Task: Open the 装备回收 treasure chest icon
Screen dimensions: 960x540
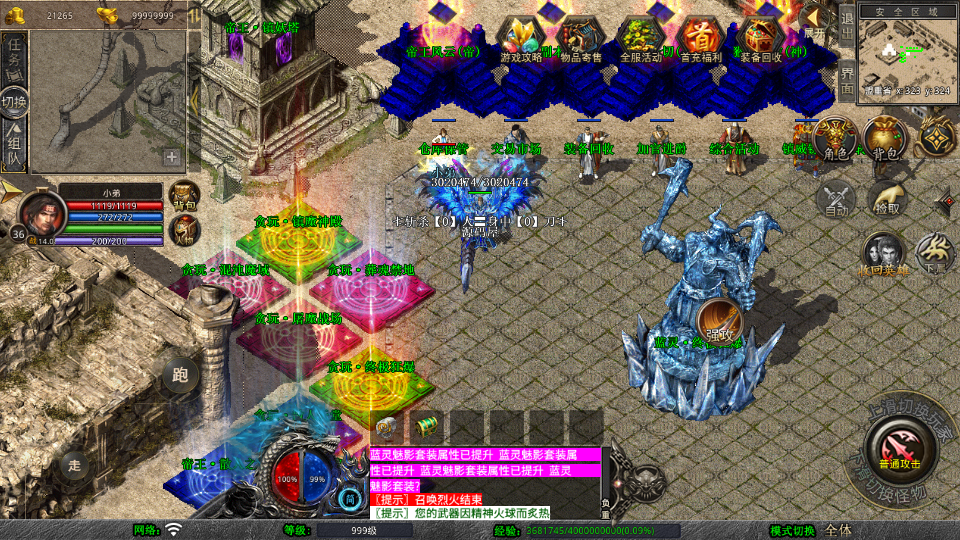Action: (x=762, y=40)
